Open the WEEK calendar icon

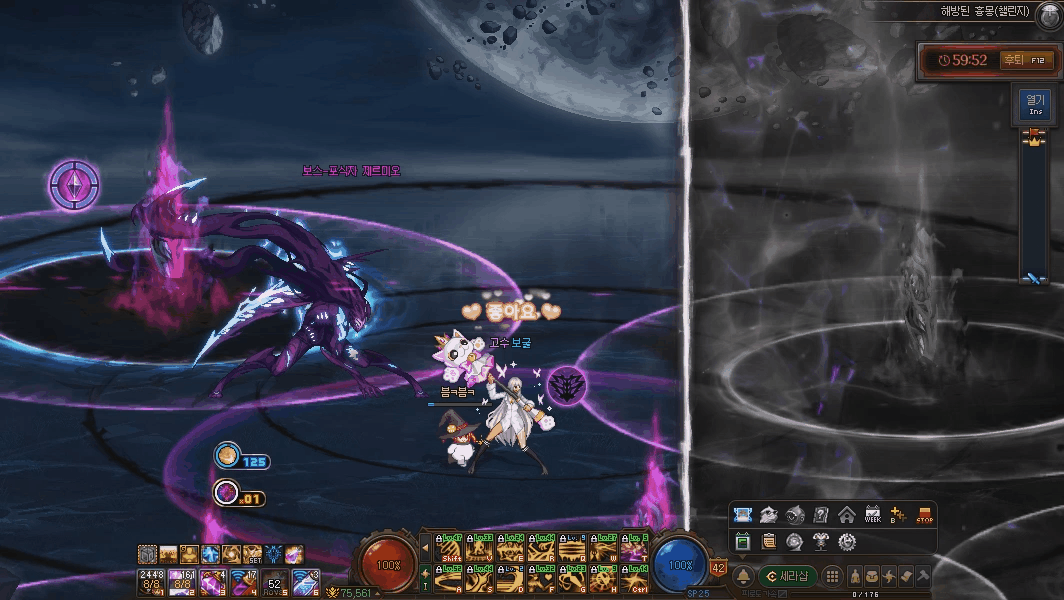[x=872, y=515]
